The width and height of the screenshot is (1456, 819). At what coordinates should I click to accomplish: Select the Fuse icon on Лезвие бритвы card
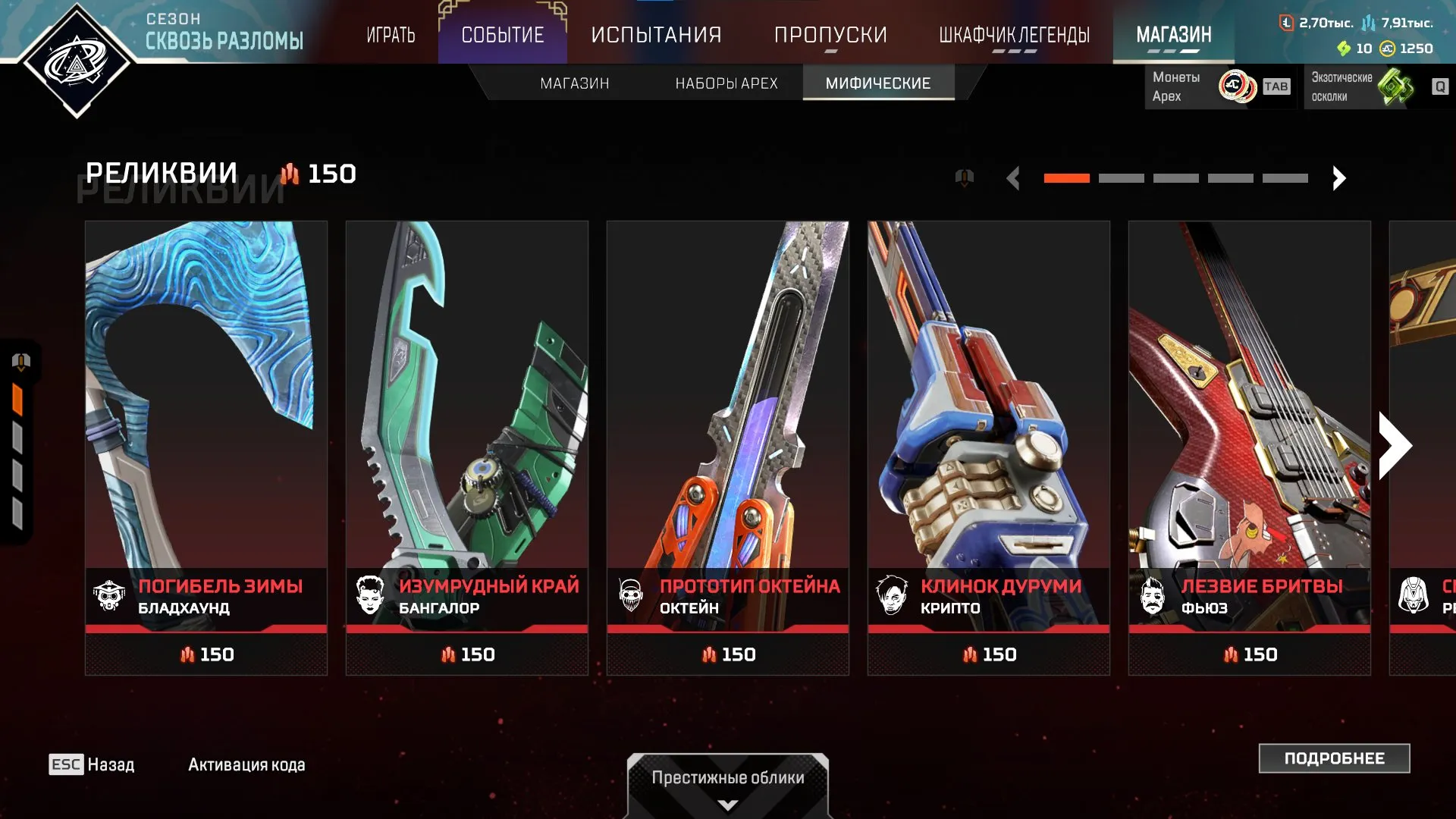(1152, 596)
